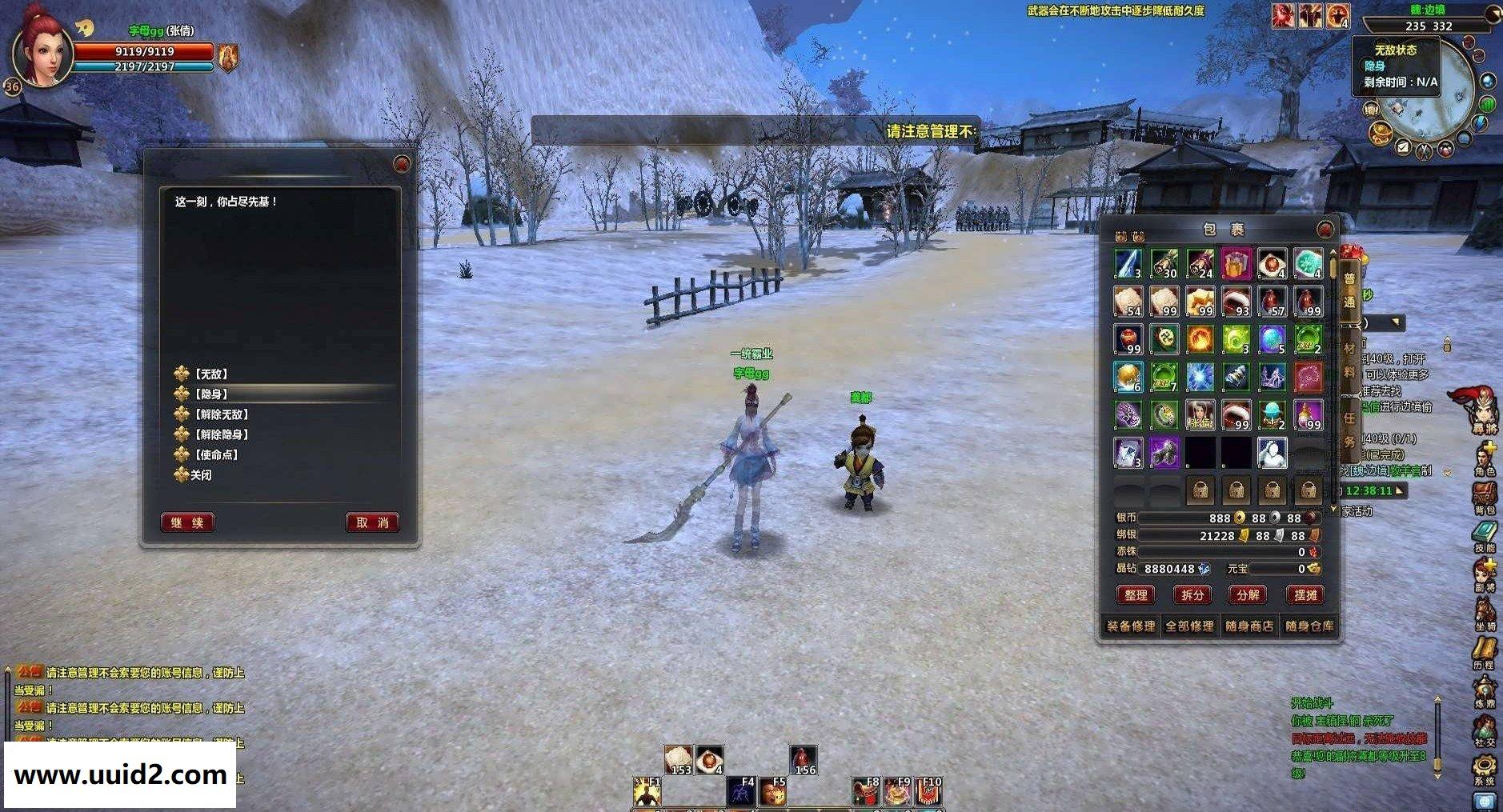Click the 继续 button in the dialogue
Image resolution: width=1503 pixels, height=812 pixels.
click(x=188, y=522)
